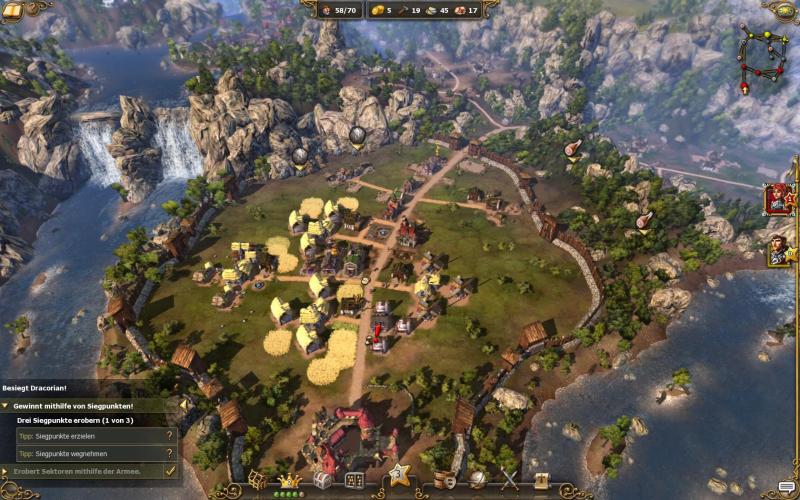Collapse the 'Gewinnt mithilfe von Siegpunkten!' objective

pyautogui.click(x=5, y=406)
